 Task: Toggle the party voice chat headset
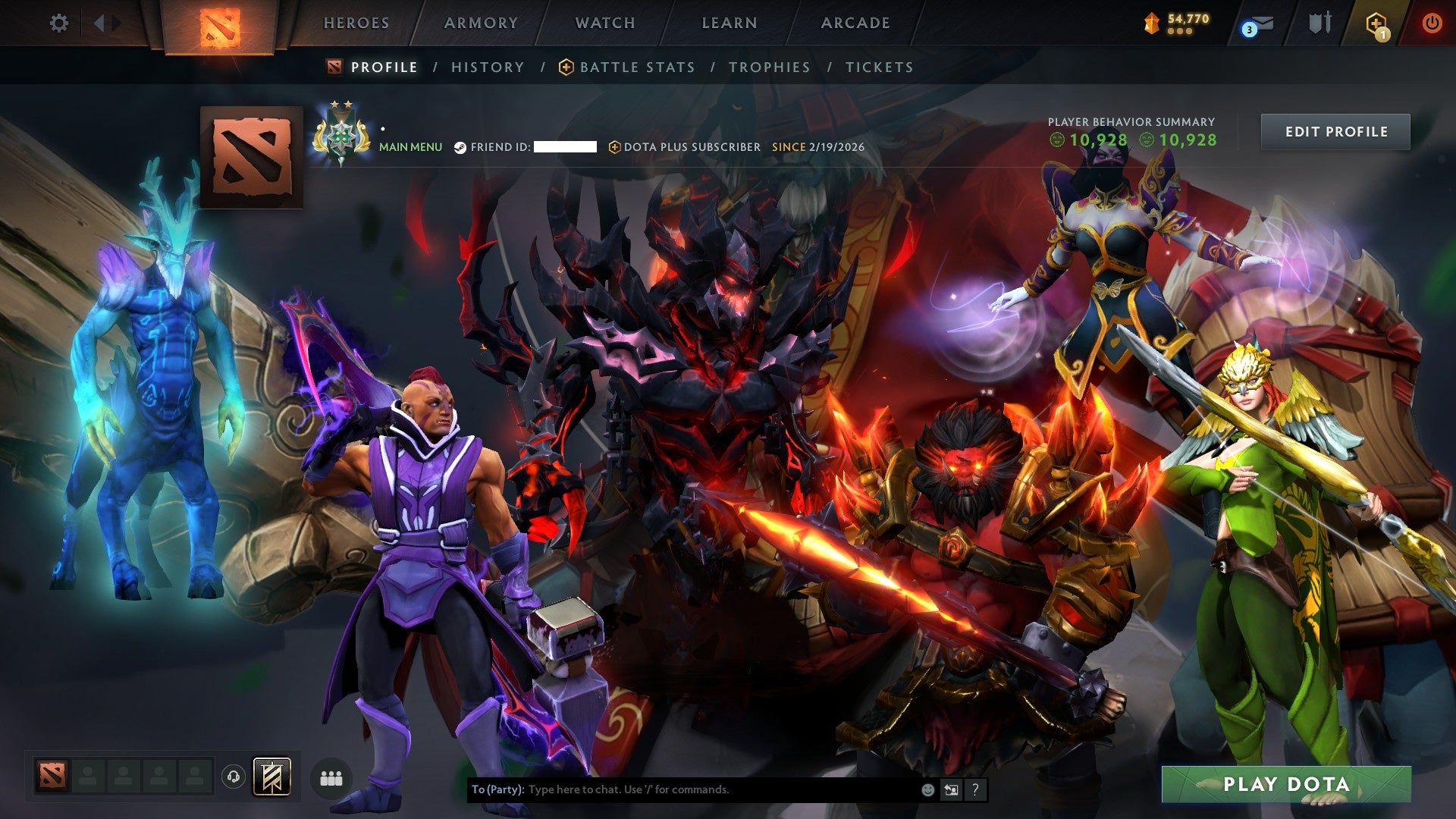[234, 777]
